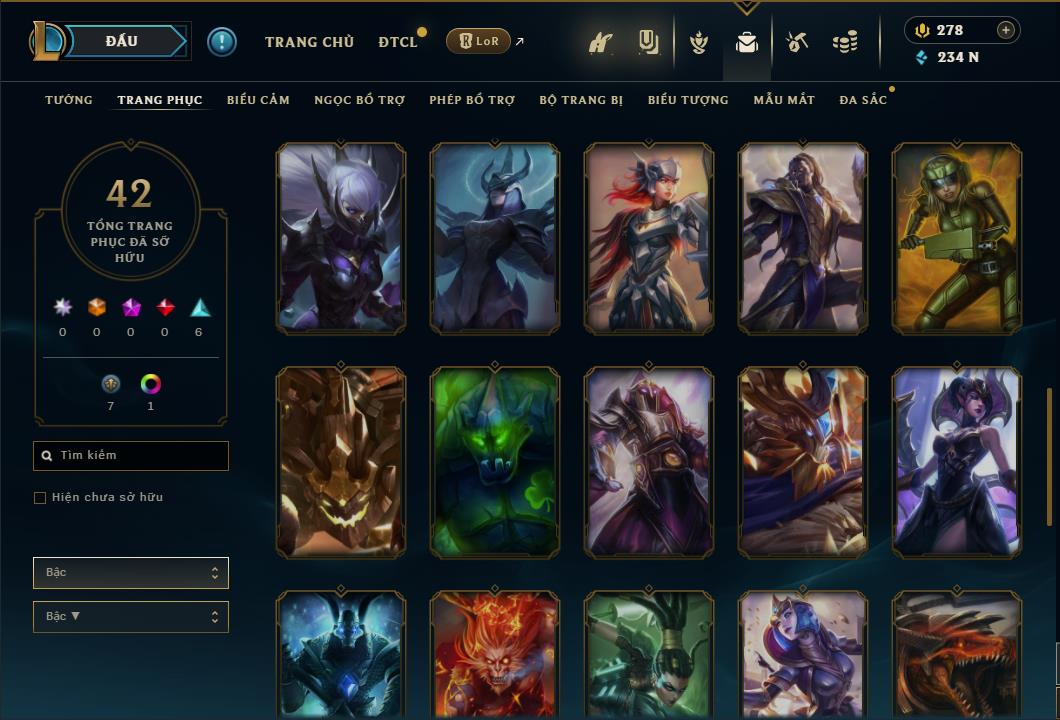The height and width of the screenshot is (720, 1060).
Task: Click the plus button to buy RP
Action: pos(1006,30)
